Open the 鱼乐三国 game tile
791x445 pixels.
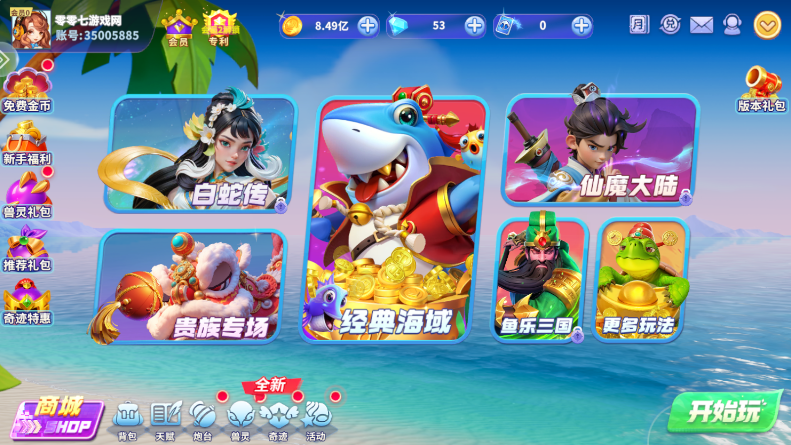[x=540, y=280]
